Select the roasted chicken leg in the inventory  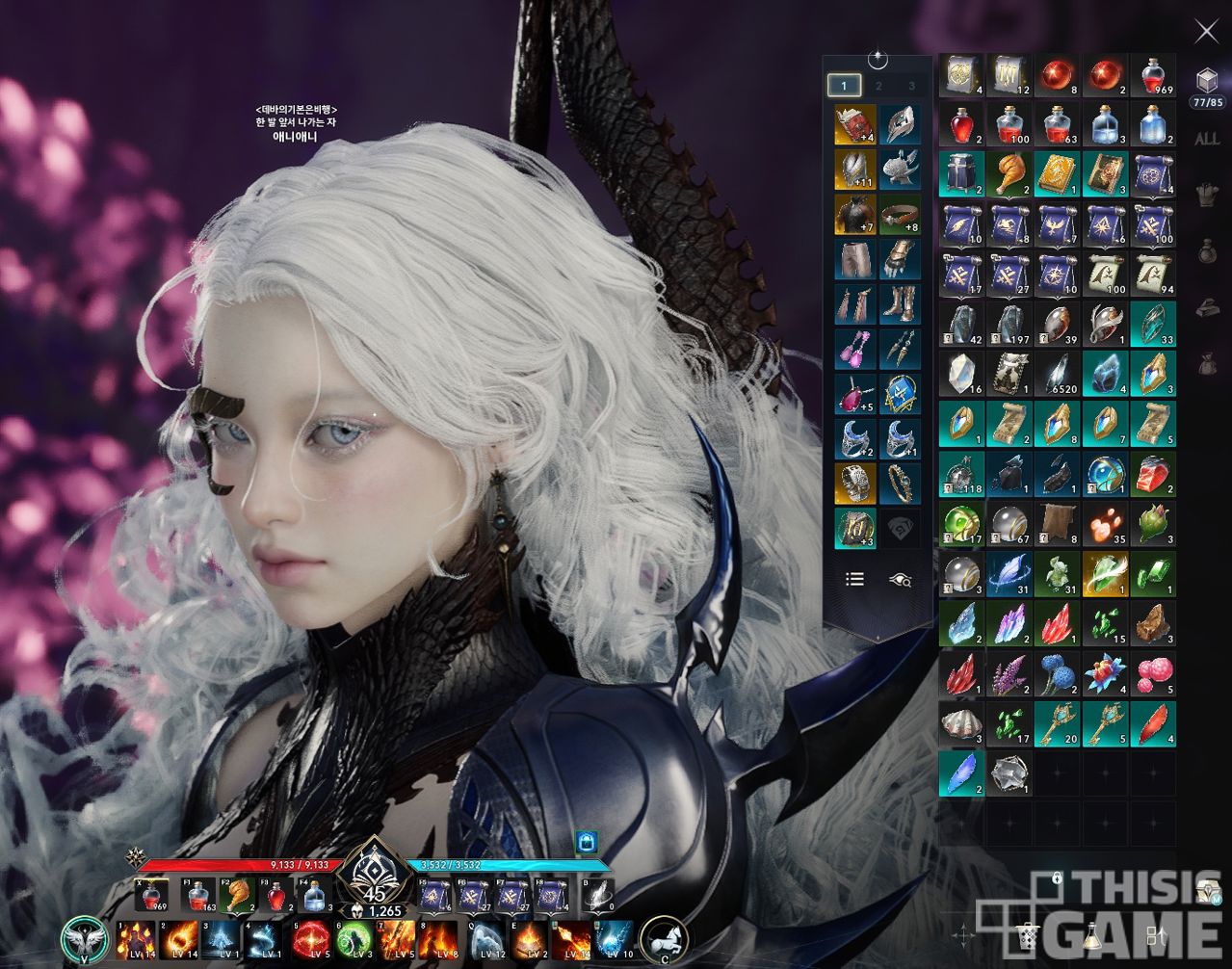[1009, 174]
